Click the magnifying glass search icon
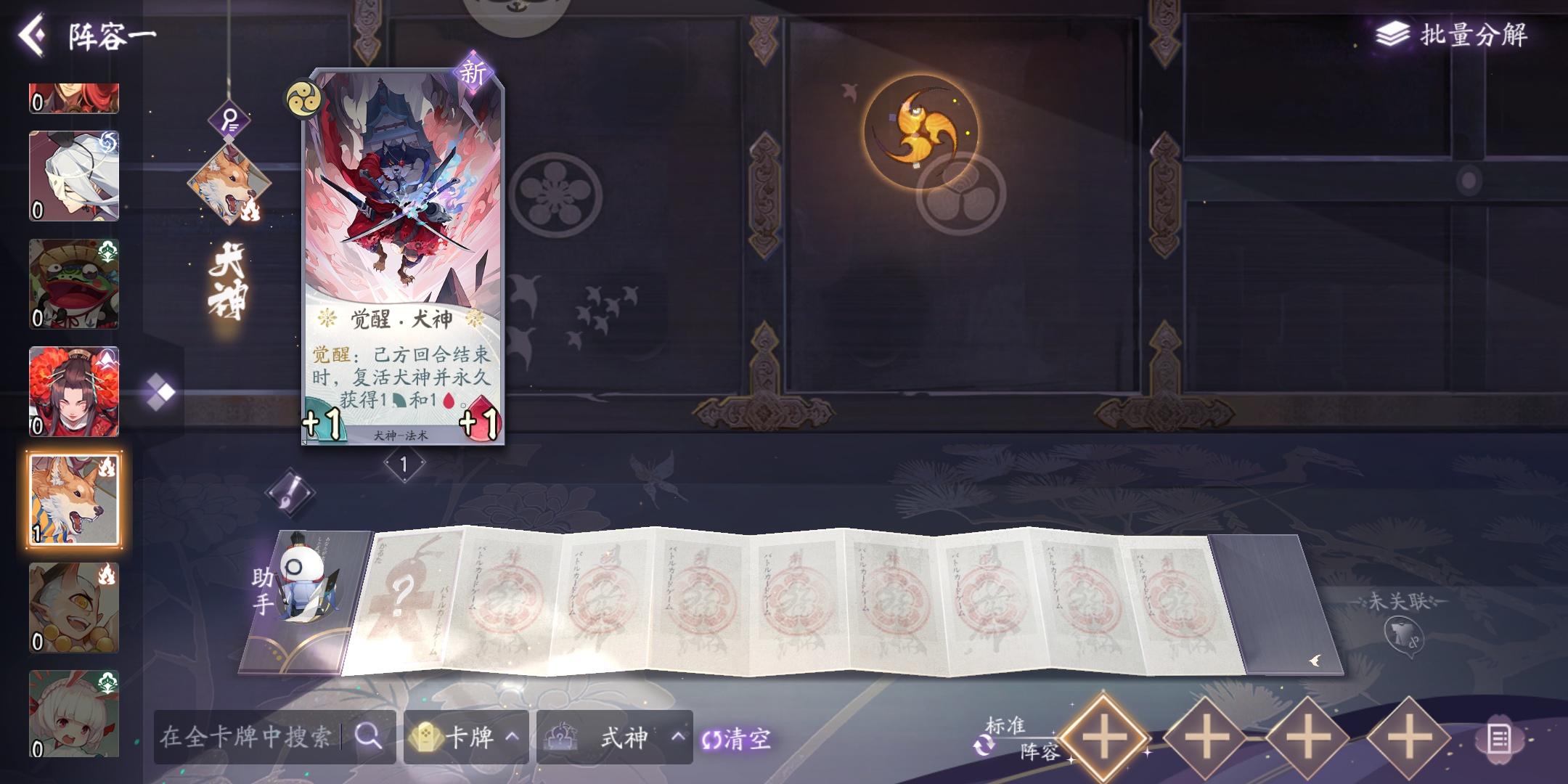Screen dimensions: 1568x784 coord(369,737)
